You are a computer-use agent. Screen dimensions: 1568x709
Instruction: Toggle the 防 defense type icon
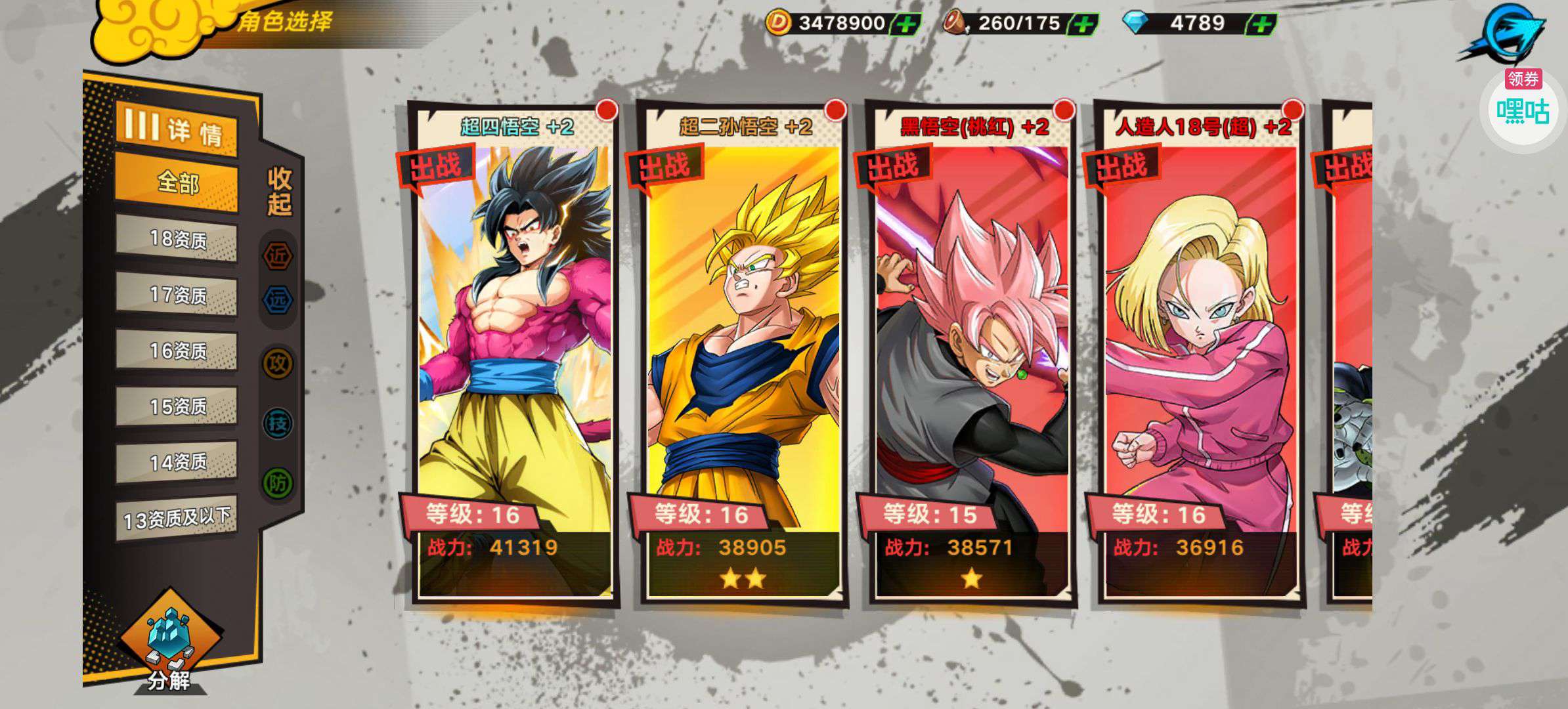[x=278, y=484]
